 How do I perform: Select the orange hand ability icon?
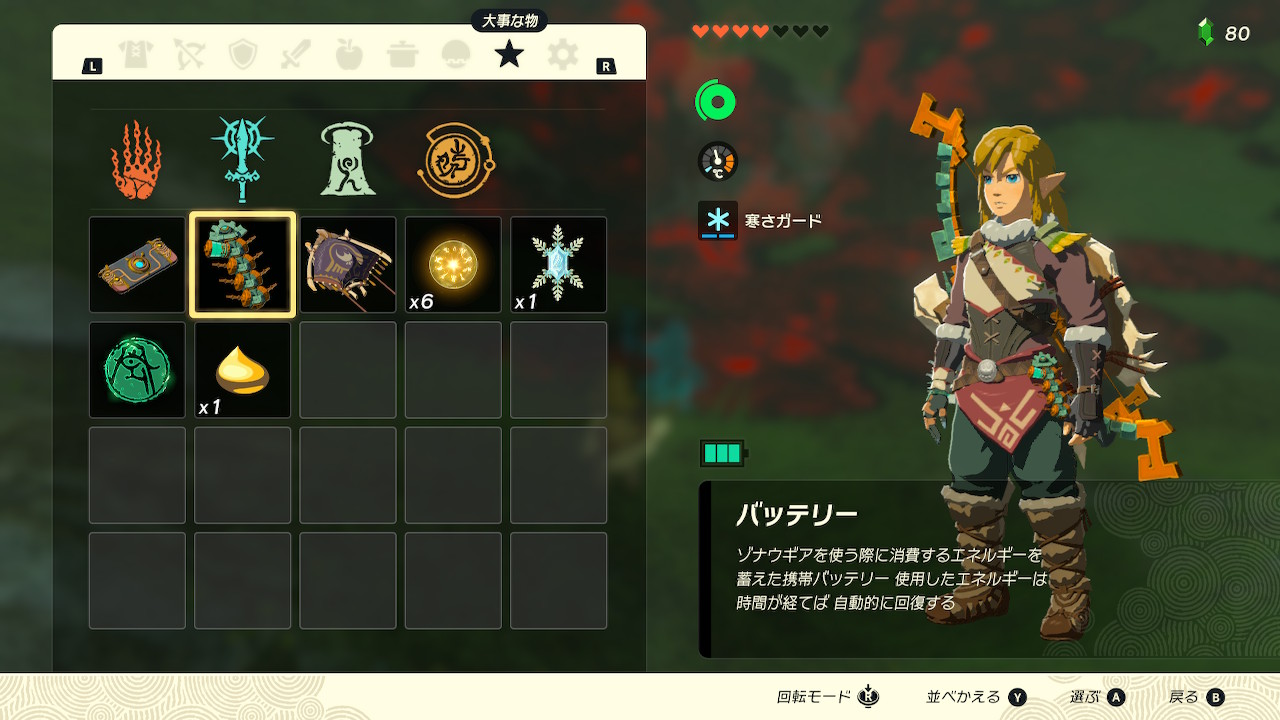pos(136,160)
